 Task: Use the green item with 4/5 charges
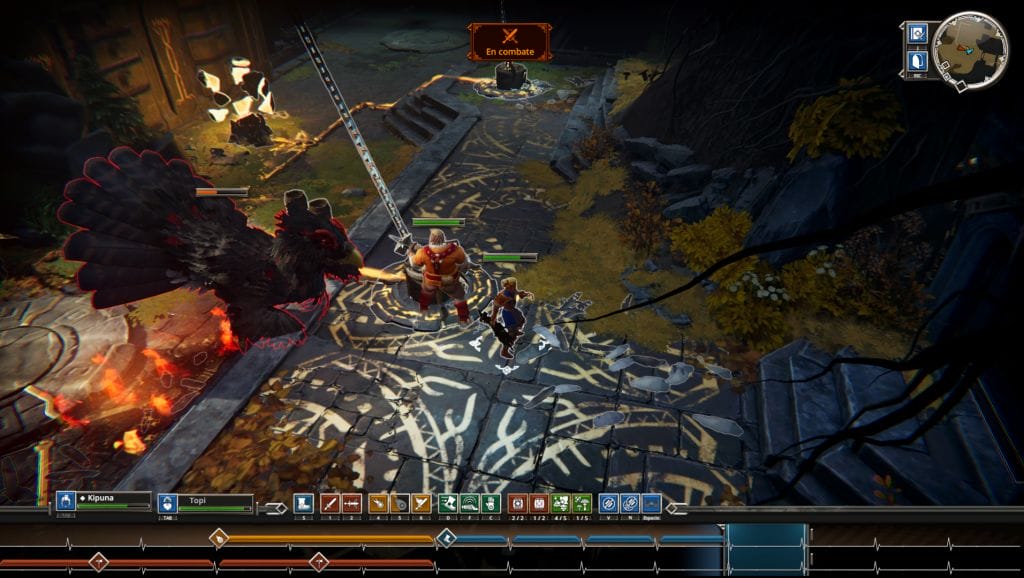coord(561,503)
